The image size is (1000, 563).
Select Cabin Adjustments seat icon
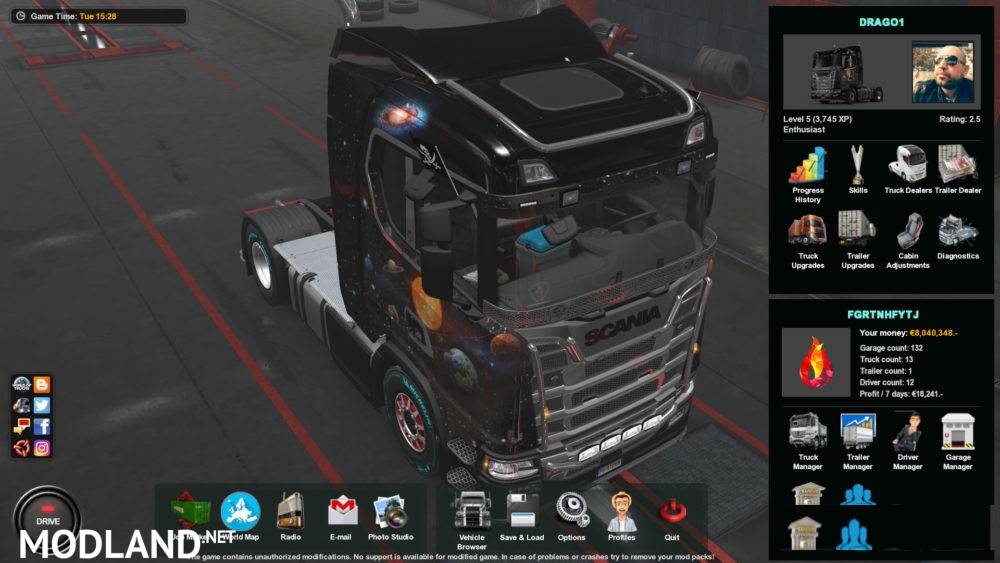click(906, 233)
